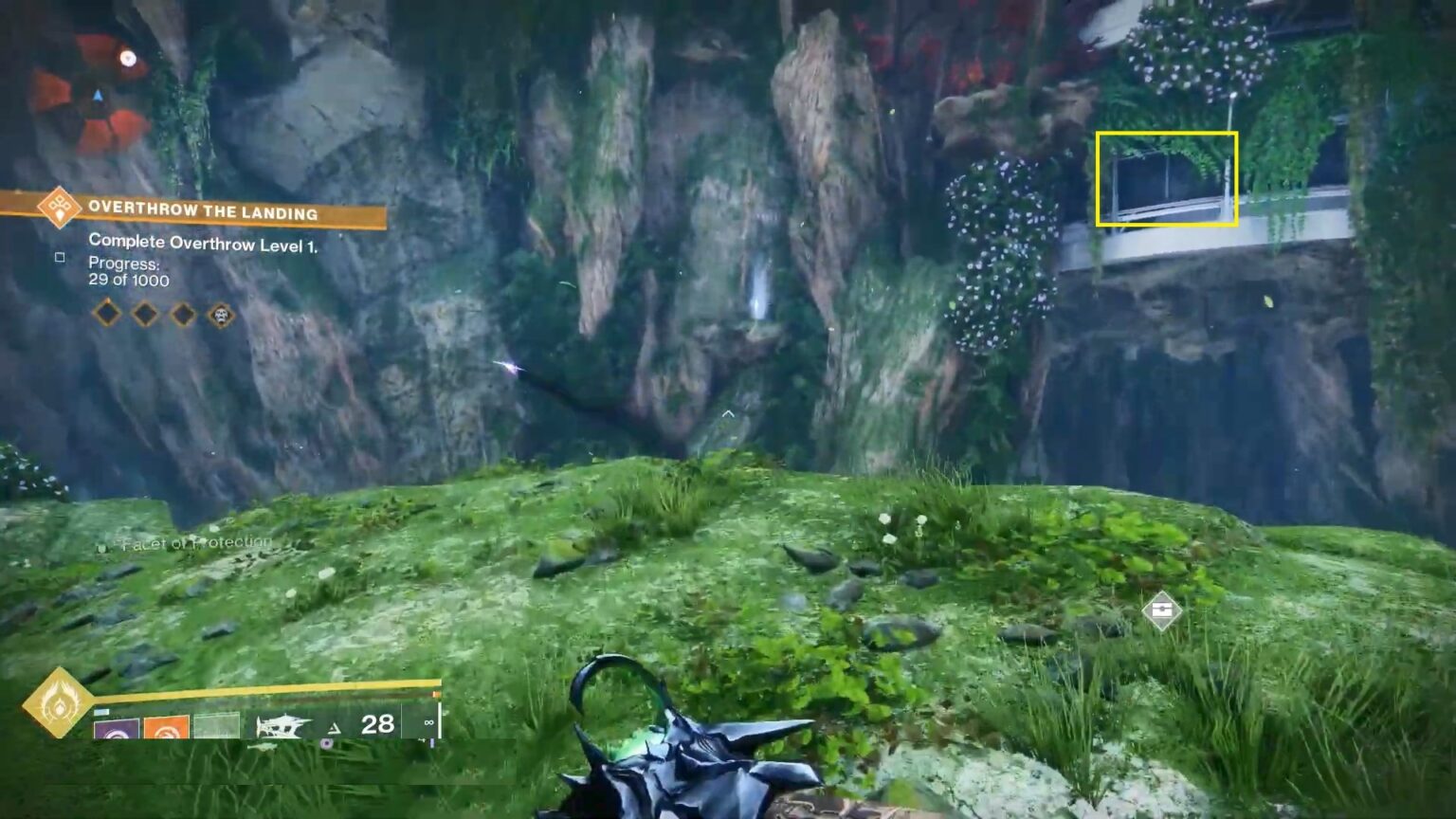The width and height of the screenshot is (1456, 819).
Task: Select the skull boss stage diamond
Action: click(x=221, y=314)
